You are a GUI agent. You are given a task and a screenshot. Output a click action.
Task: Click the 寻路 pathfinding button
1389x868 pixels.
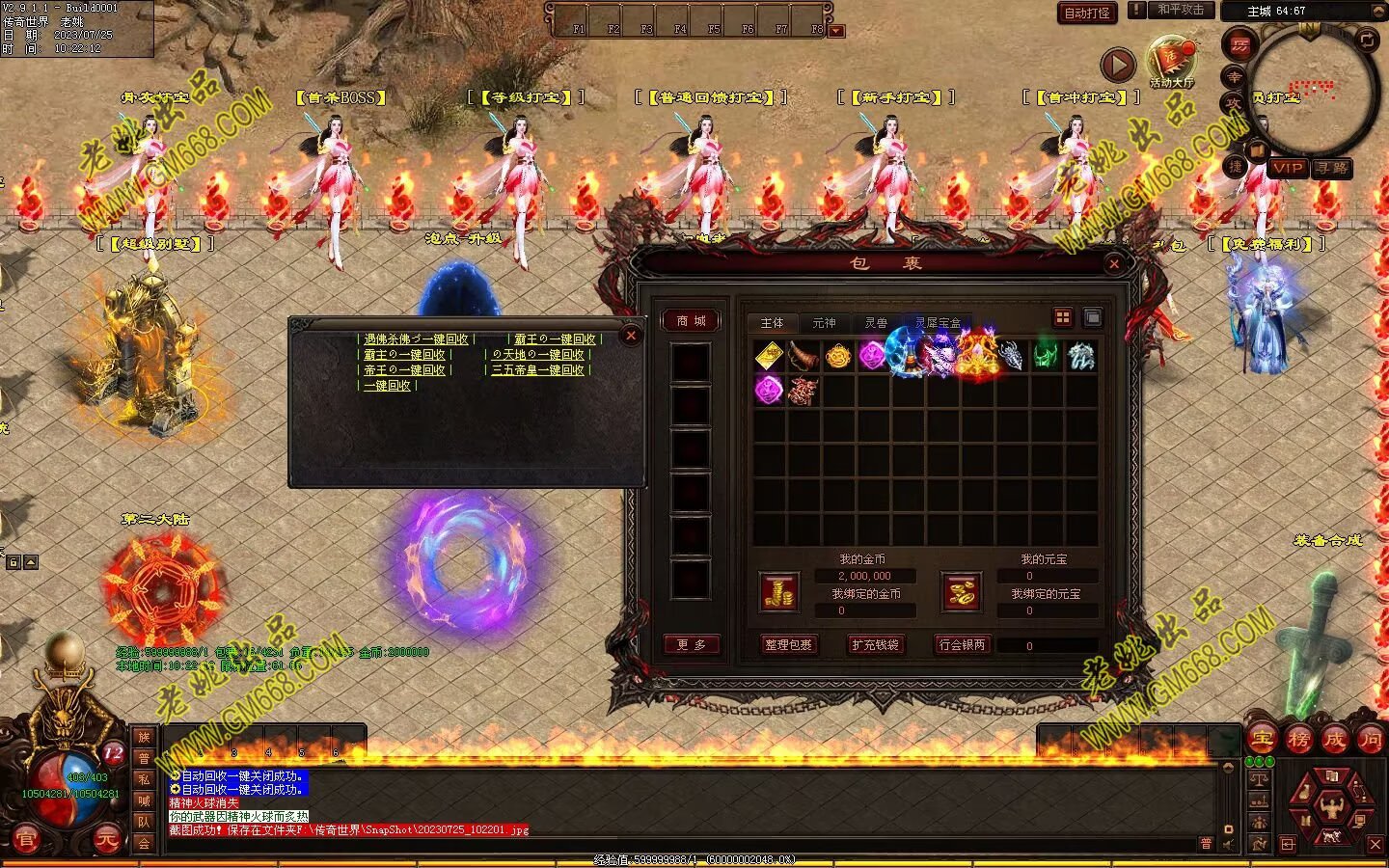click(x=1331, y=168)
